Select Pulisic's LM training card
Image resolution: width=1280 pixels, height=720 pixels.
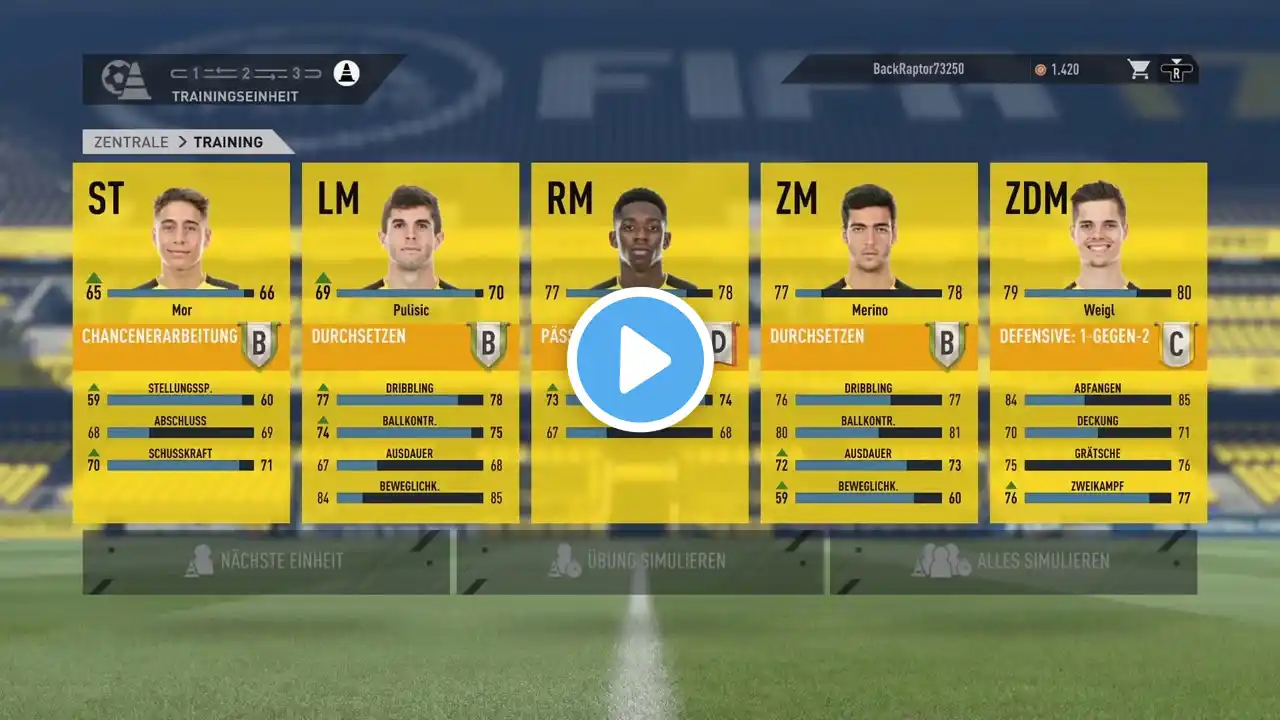tap(410, 342)
